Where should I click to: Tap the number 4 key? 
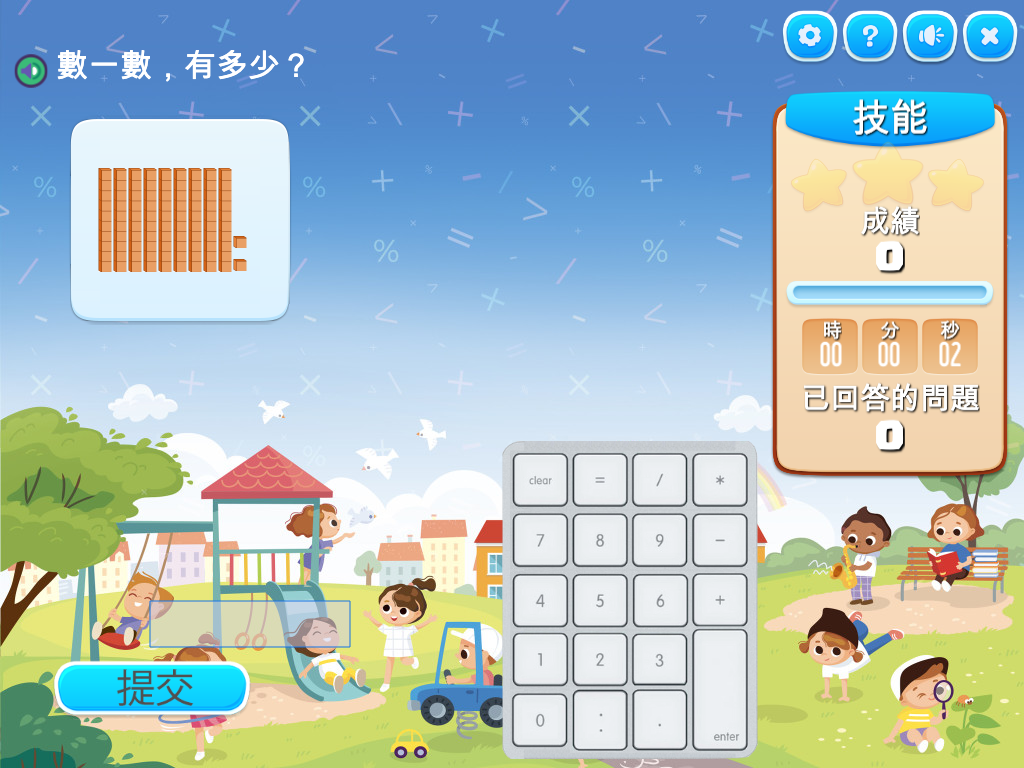click(x=540, y=600)
